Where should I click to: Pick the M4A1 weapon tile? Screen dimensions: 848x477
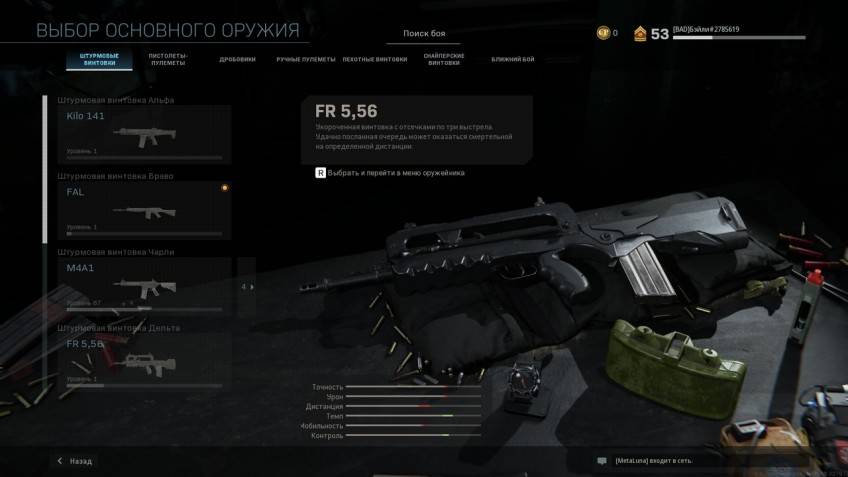[144, 284]
